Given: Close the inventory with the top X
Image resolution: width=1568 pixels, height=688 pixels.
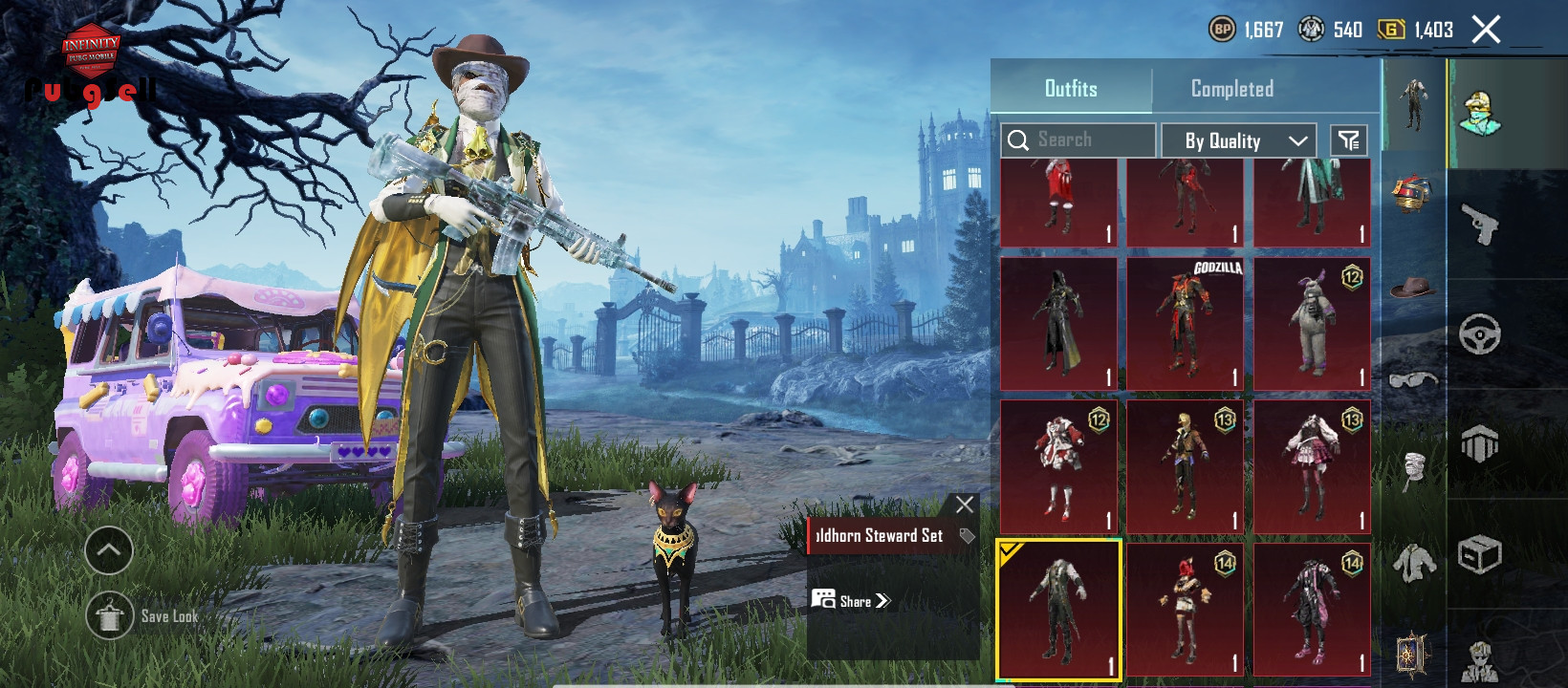Looking at the screenshot, I should (1486, 30).
